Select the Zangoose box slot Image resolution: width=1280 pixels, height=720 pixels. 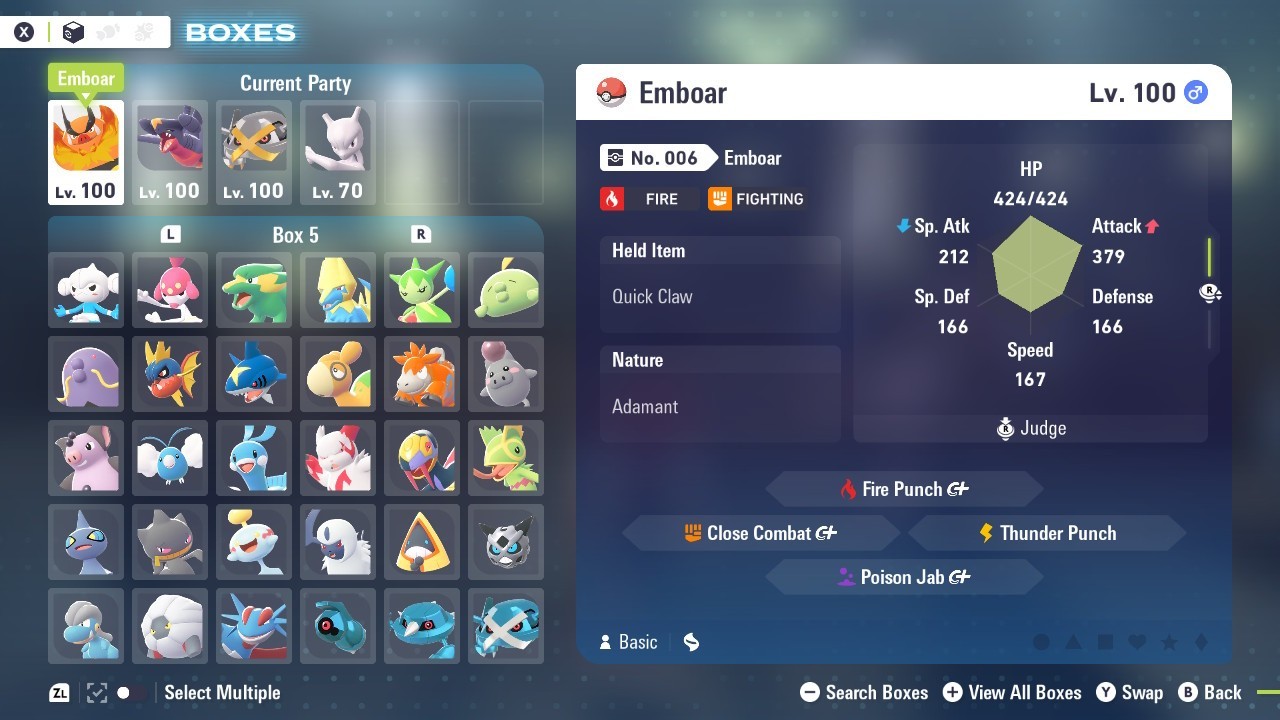point(338,458)
